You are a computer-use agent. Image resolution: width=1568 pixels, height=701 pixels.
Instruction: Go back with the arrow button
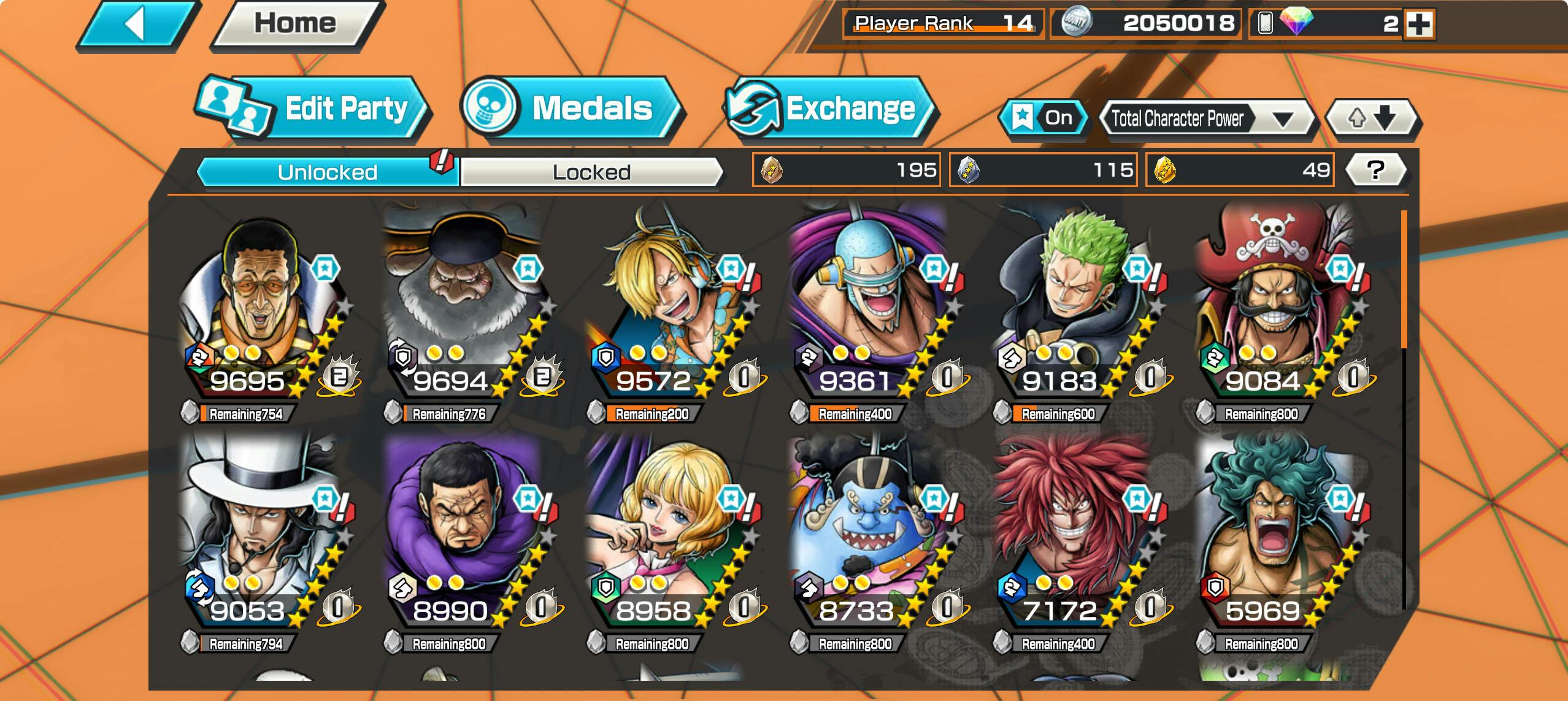tap(136, 26)
